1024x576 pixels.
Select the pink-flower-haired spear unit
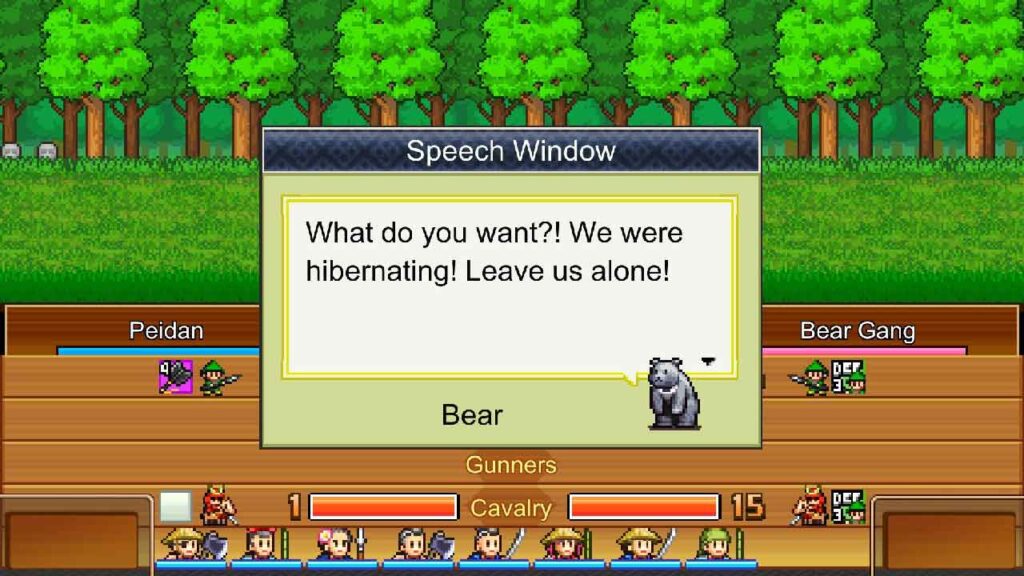338,545
